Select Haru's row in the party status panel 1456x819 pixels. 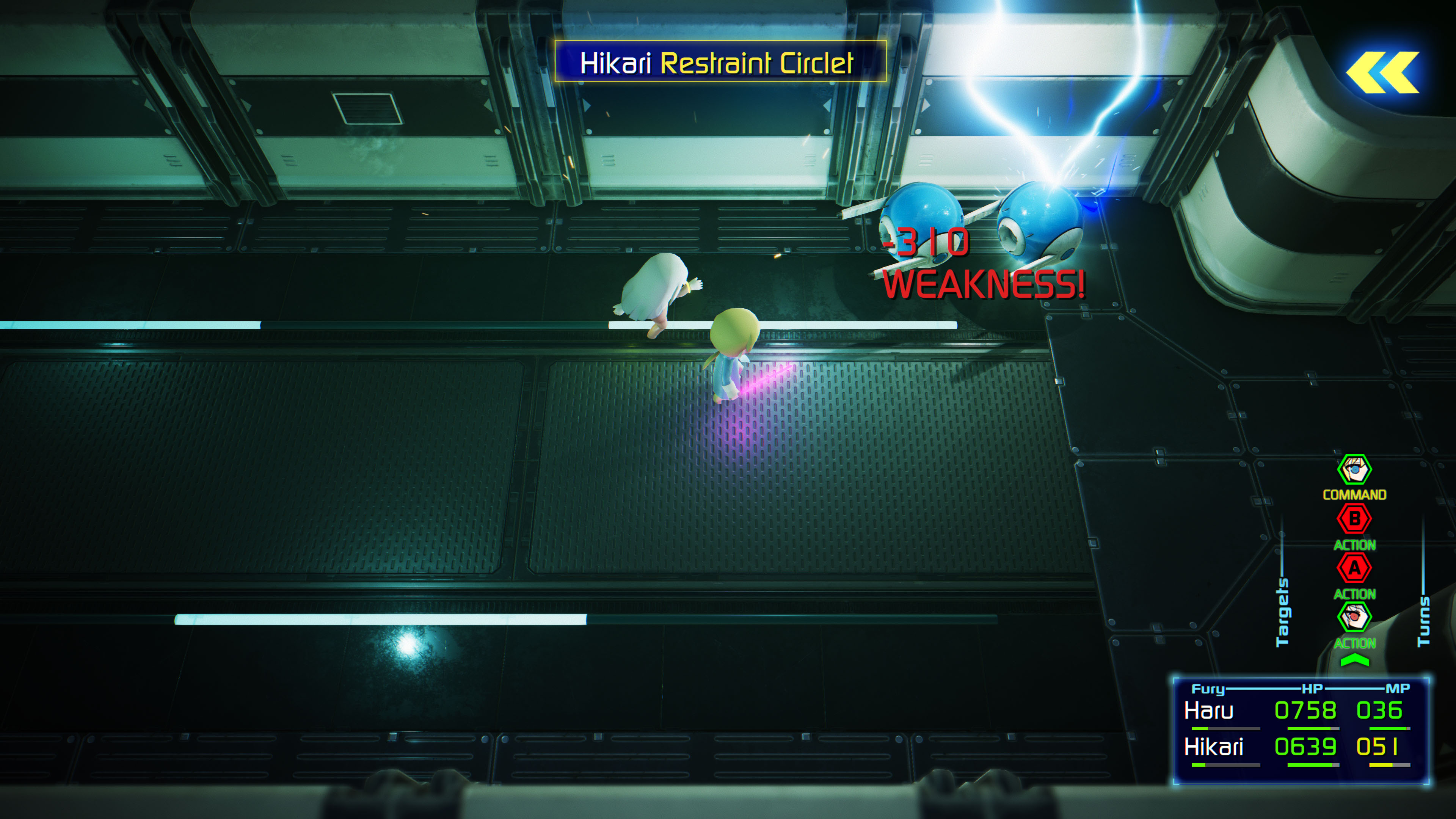(x=1300, y=711)
